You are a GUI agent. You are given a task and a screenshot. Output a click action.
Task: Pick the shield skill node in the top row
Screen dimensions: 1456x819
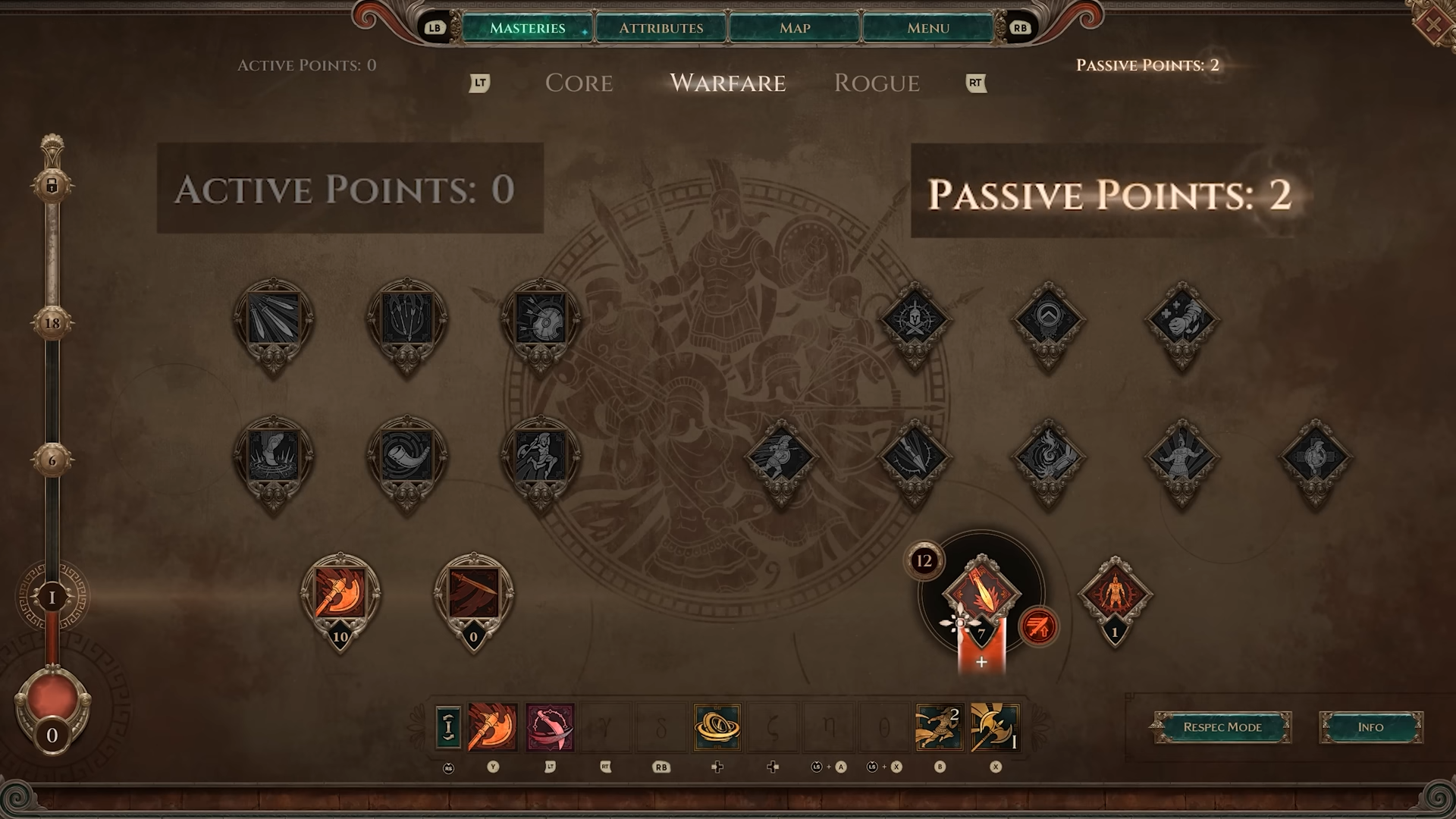(540, 320)
